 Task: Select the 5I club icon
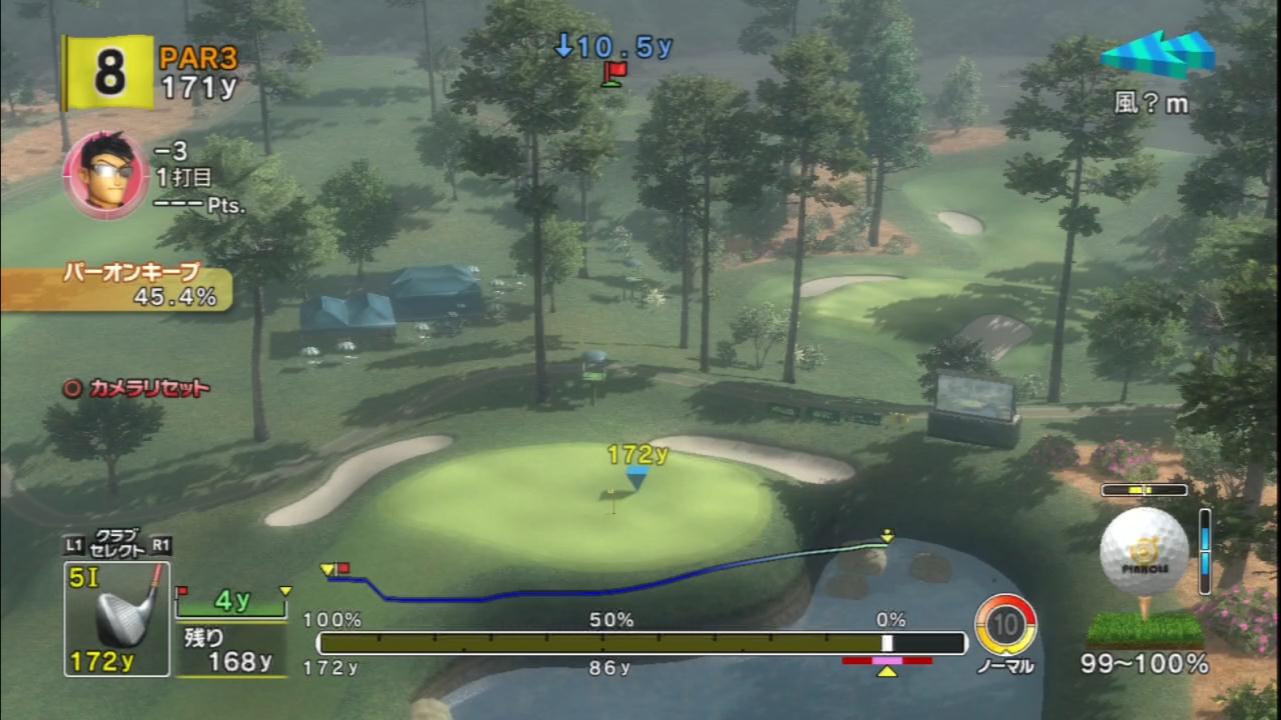[x=117, y=618]
